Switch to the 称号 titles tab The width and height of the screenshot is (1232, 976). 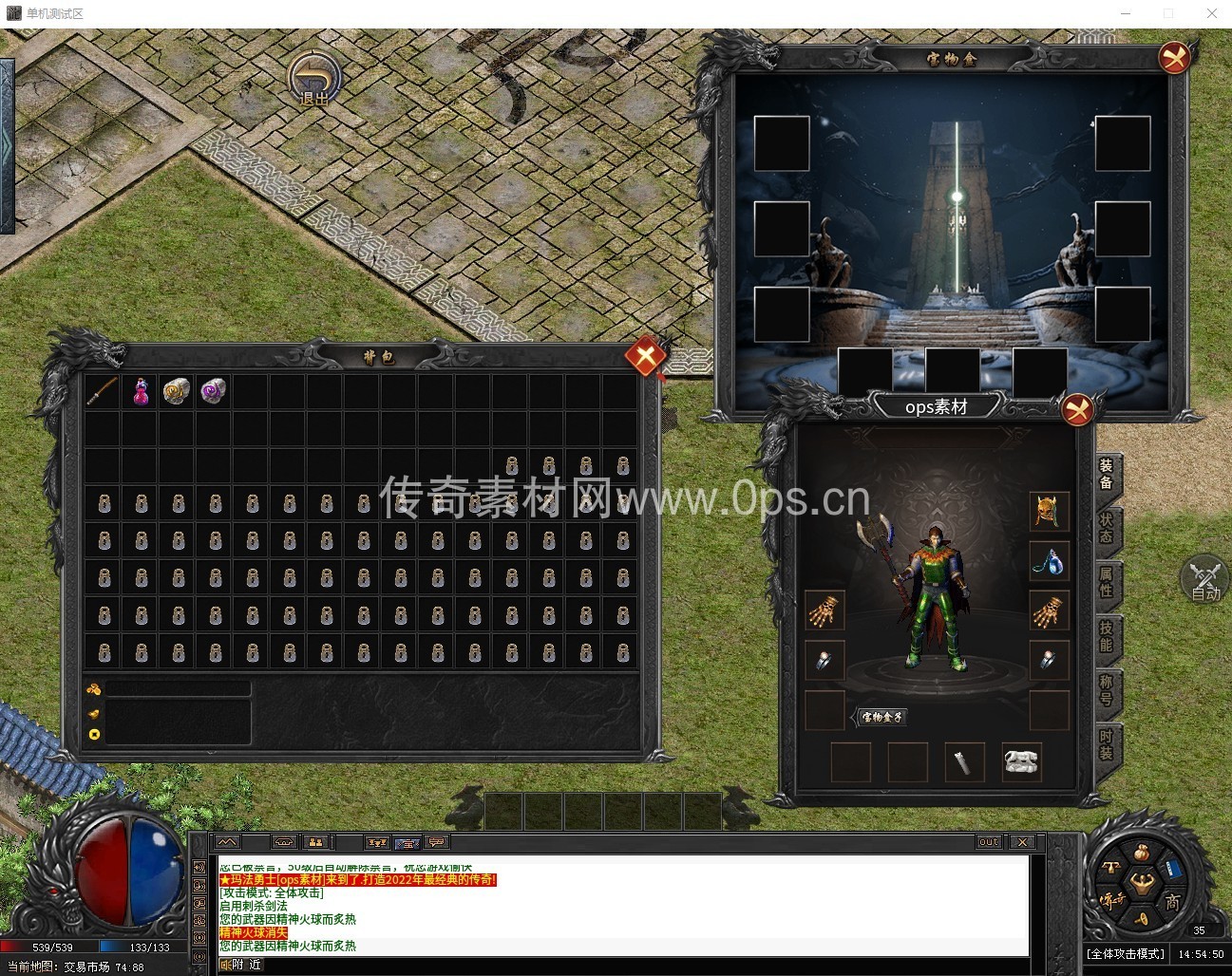(x=1106, y=689)
